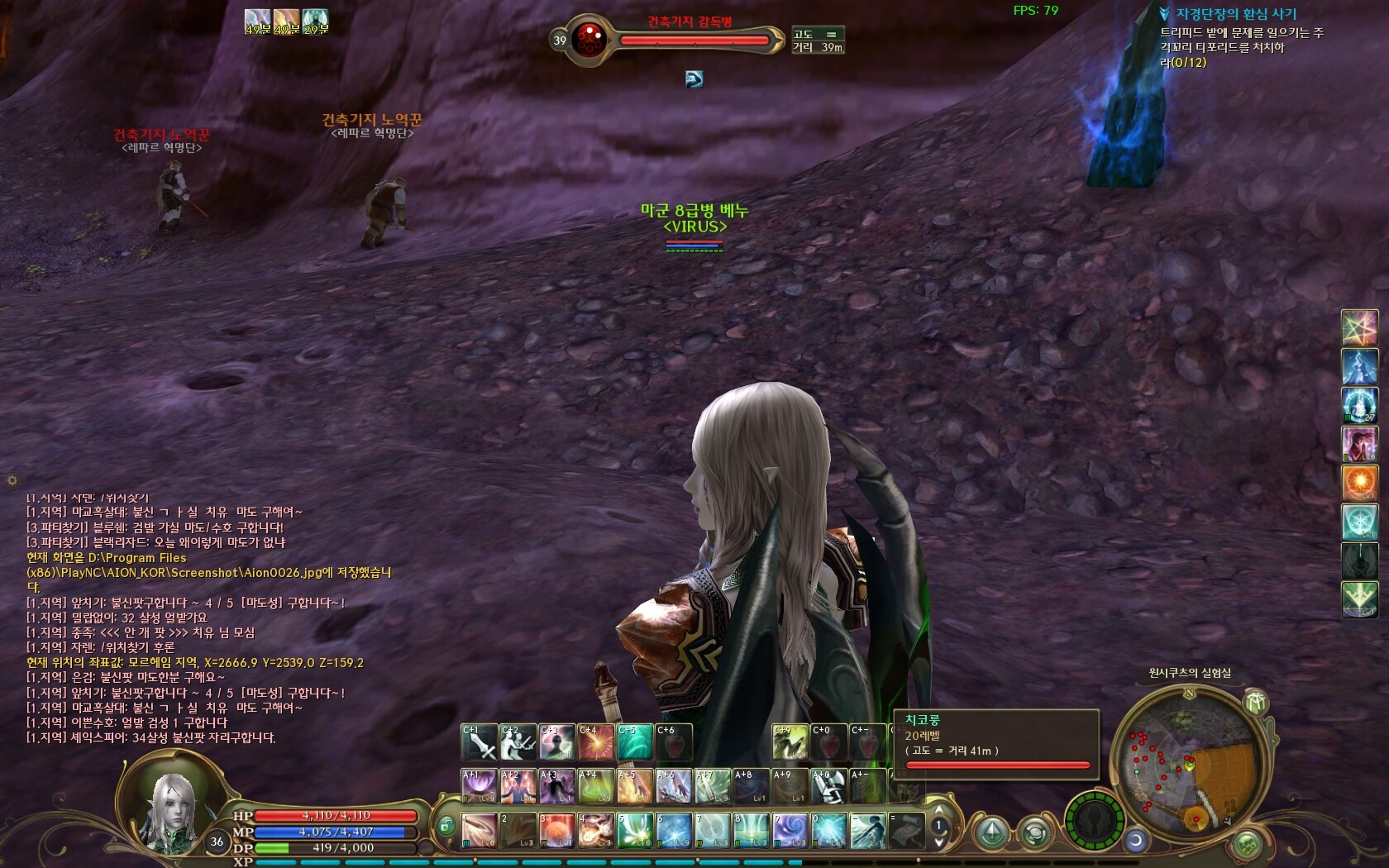
Task: Use the scroll item in the equals slot
Action: (906, 831)
